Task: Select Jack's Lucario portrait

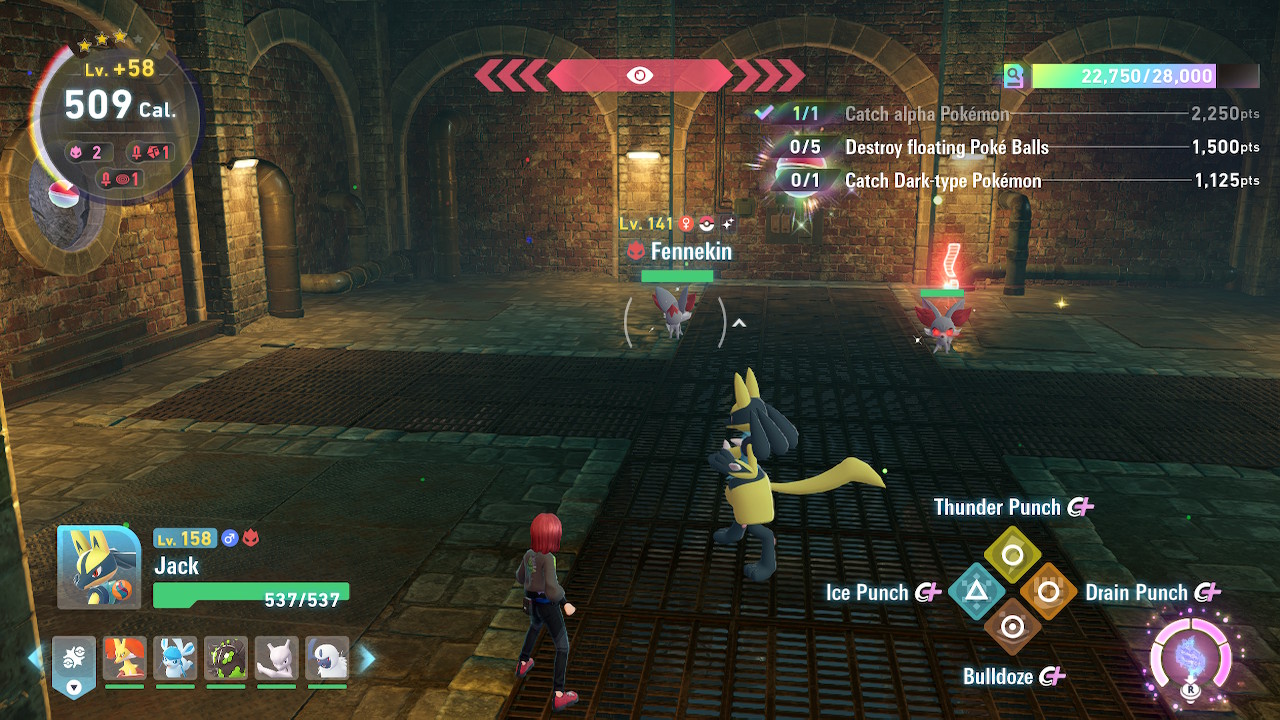Action: [99, 567]
